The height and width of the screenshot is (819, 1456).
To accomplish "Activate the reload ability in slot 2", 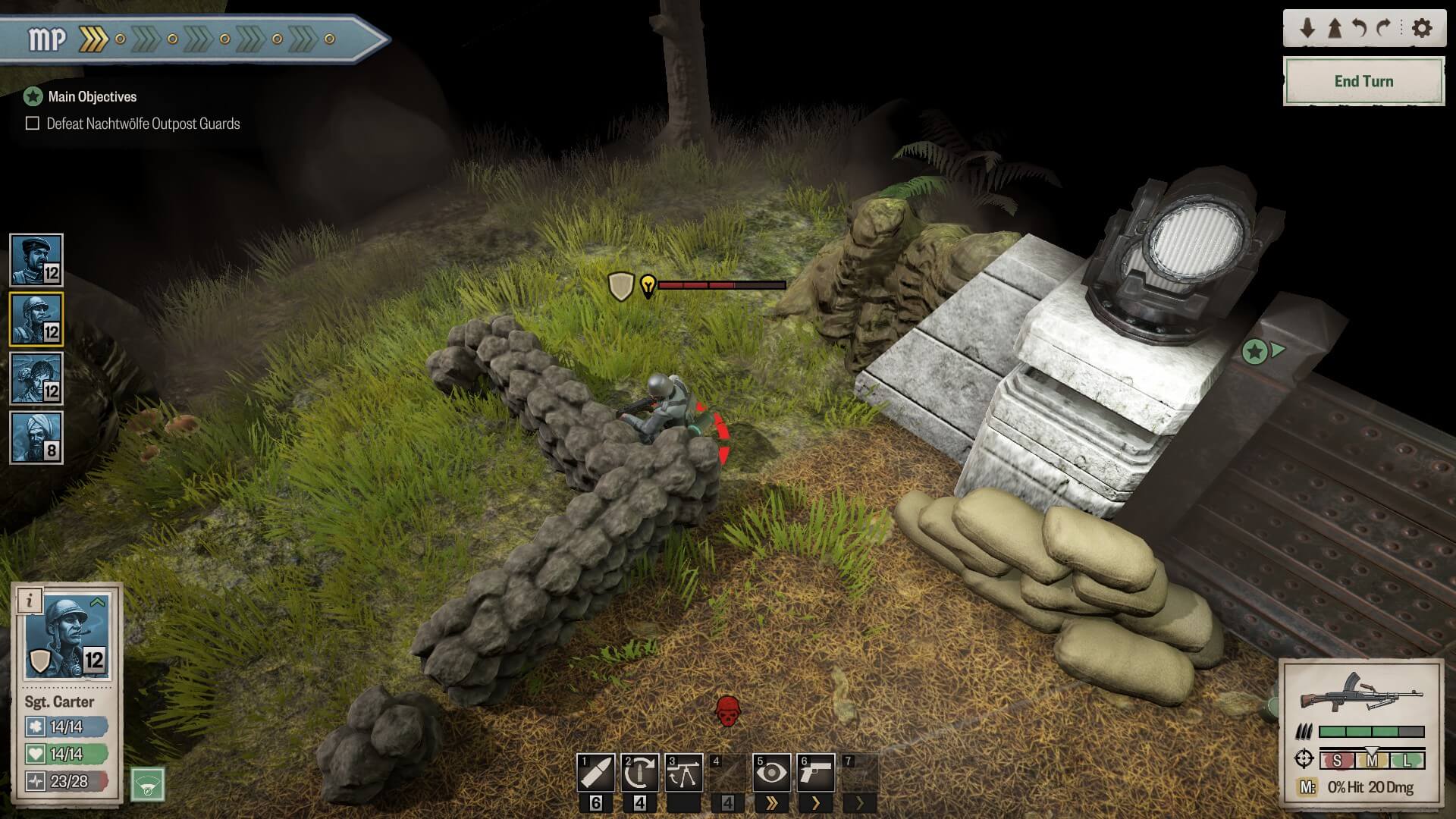I will tap(639, 773).
